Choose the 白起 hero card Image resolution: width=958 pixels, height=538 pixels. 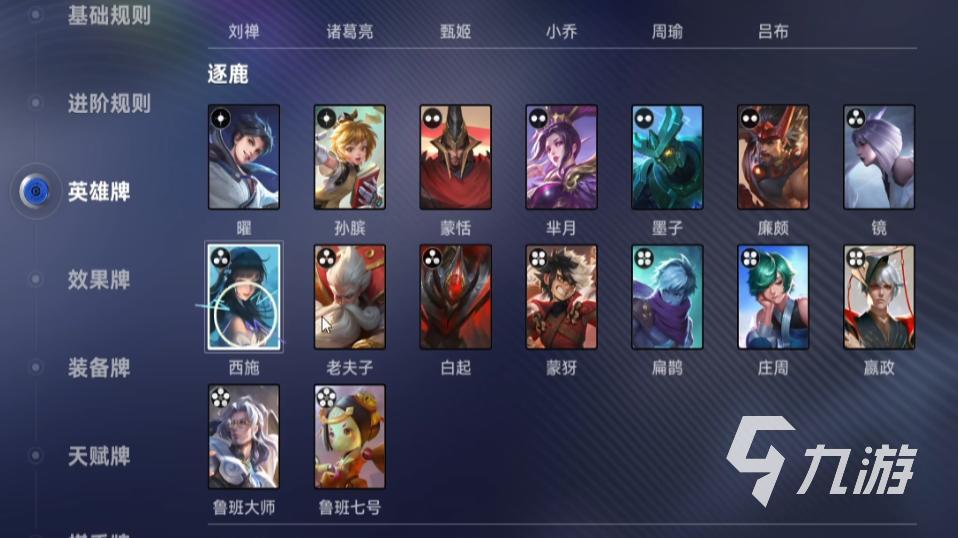pyautogui.click(x=456, y=297)
